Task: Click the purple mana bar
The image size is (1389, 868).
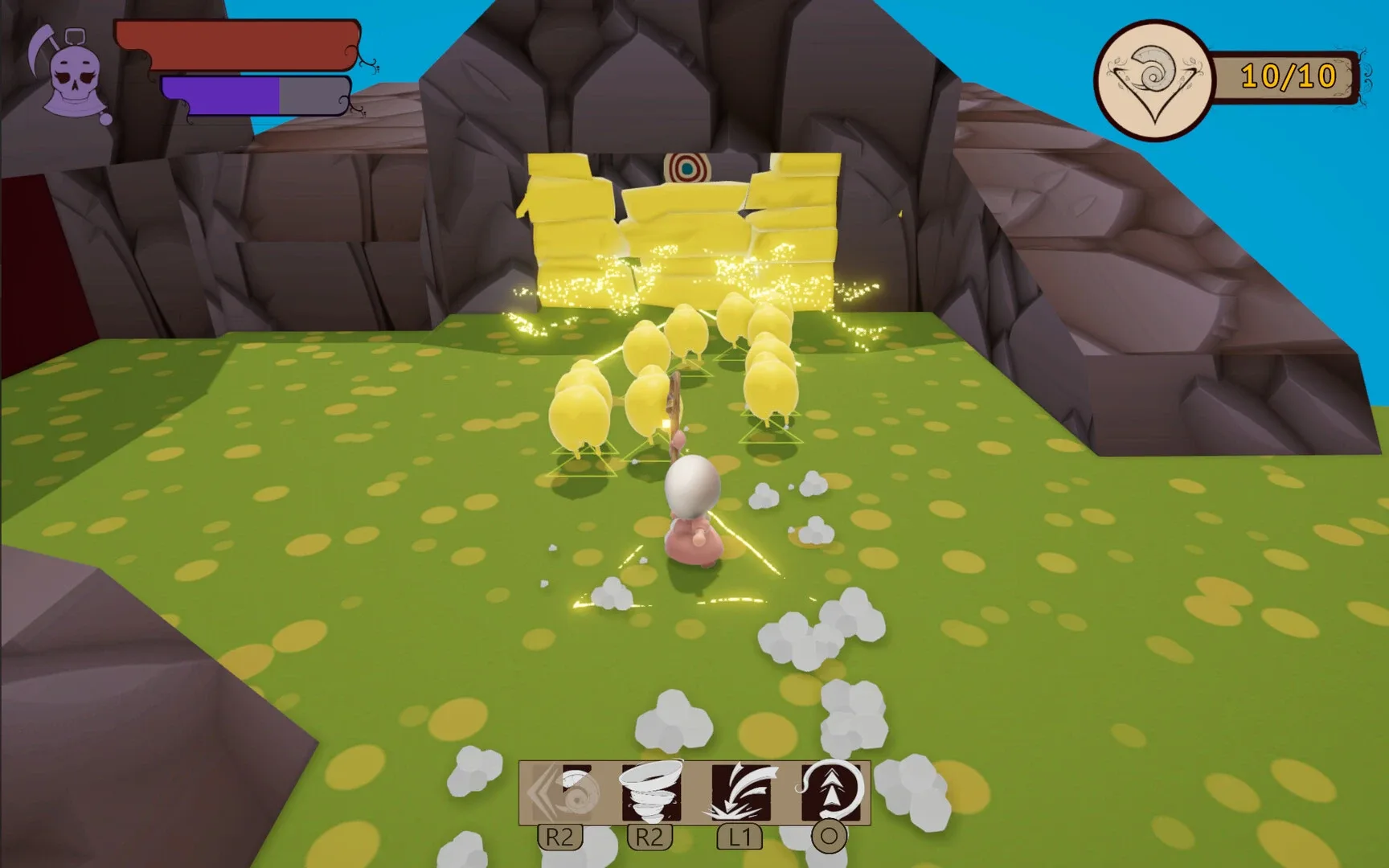Action: (221, 95)
